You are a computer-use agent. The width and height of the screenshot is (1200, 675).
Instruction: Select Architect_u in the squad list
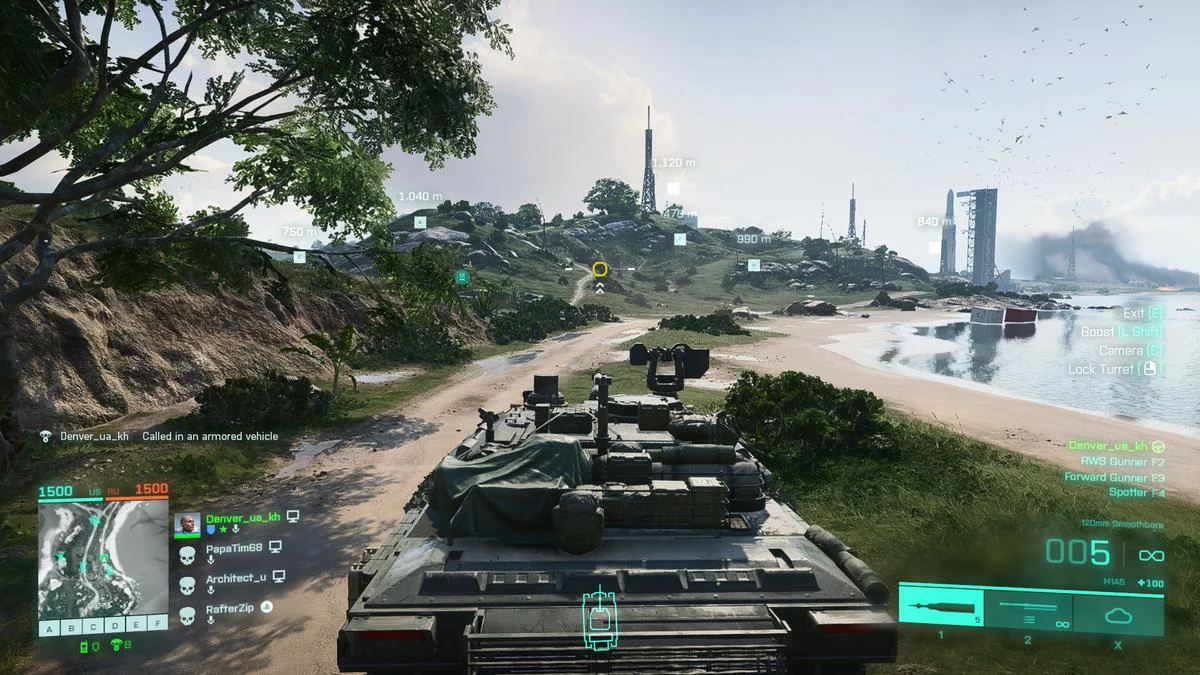tap(236, 578)
